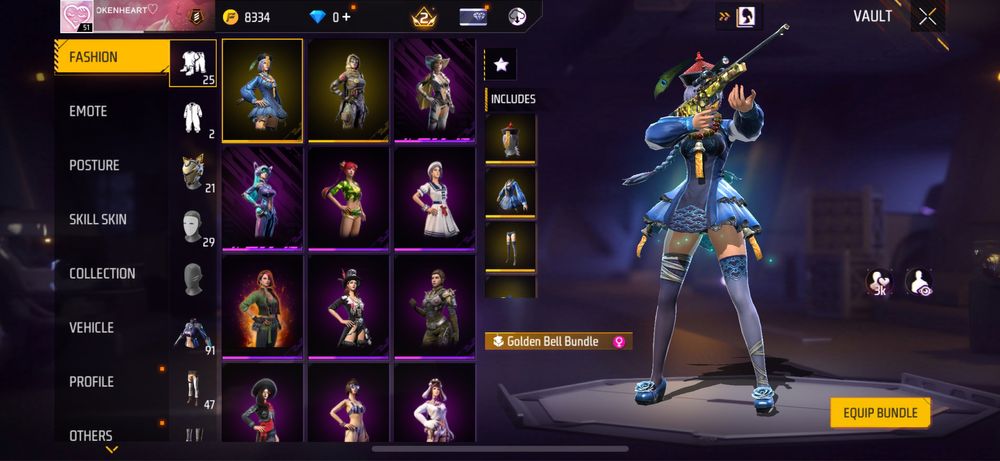The width and height of the screenshot is (1000, 461).
Task: Pick the red-haired green bikini outfit
Action: point(348,196)
